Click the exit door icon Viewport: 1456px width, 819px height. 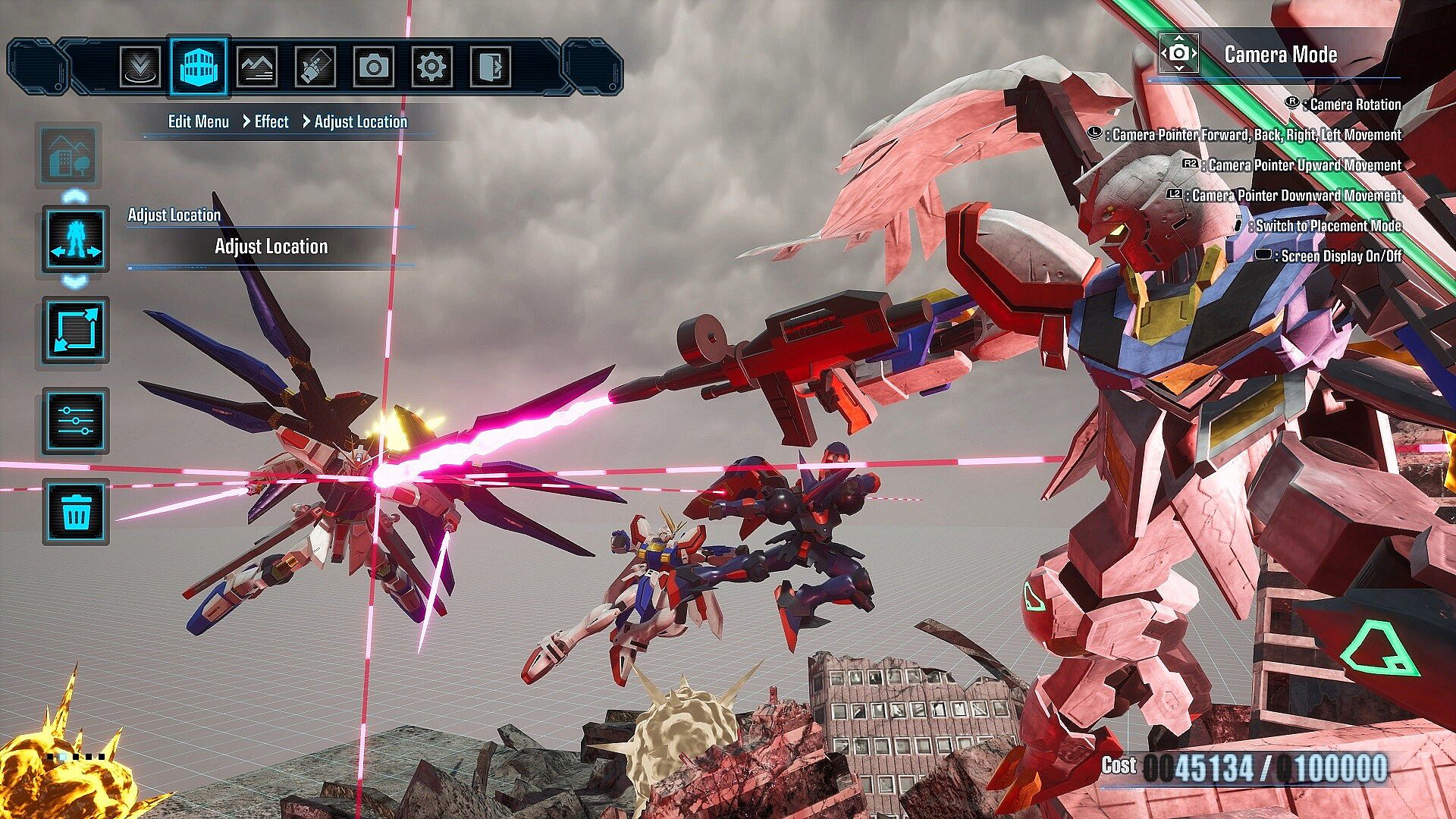click(x=490, y=67)
